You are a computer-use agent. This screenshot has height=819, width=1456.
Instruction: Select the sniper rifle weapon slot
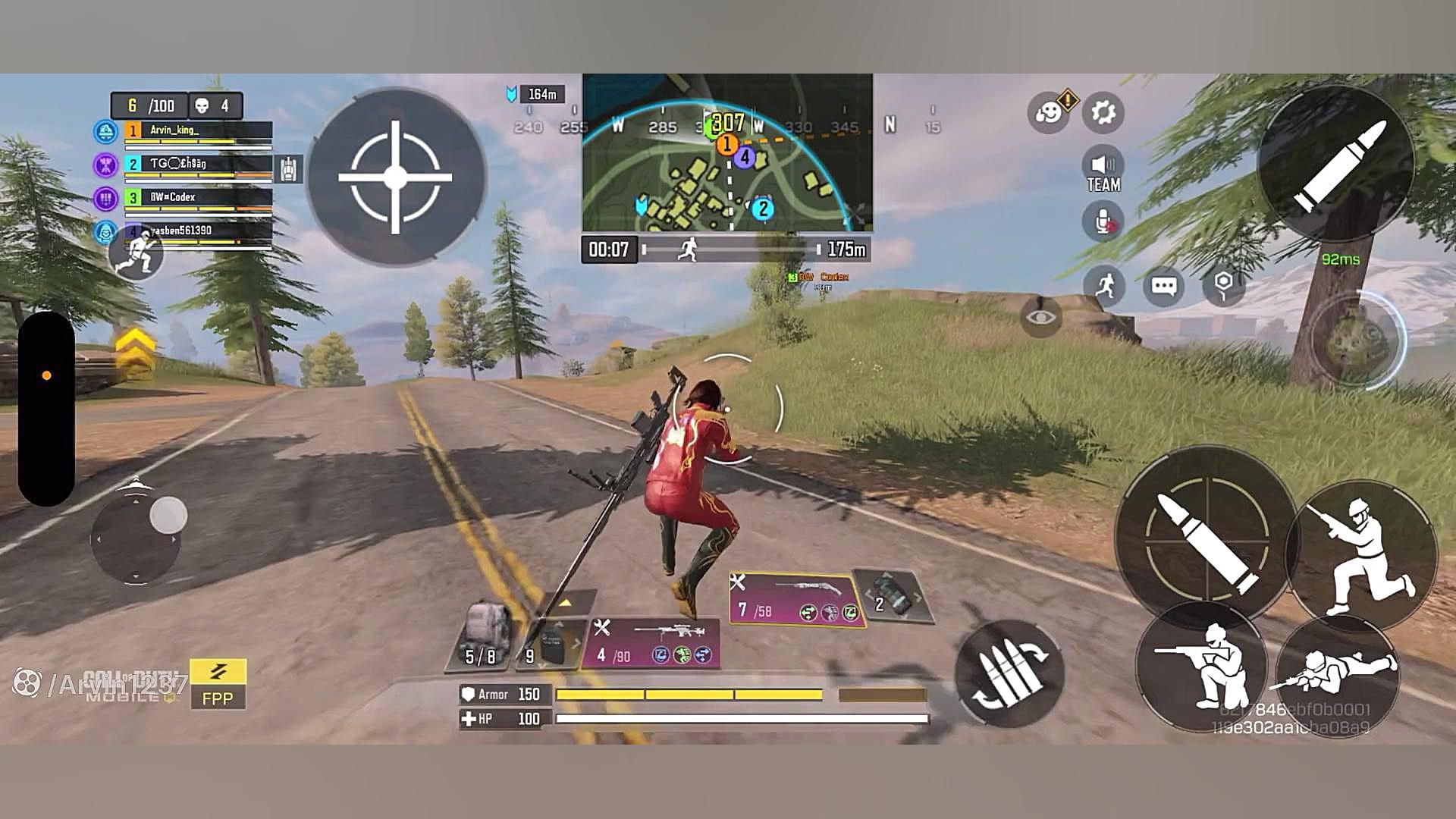click(652, 643)
